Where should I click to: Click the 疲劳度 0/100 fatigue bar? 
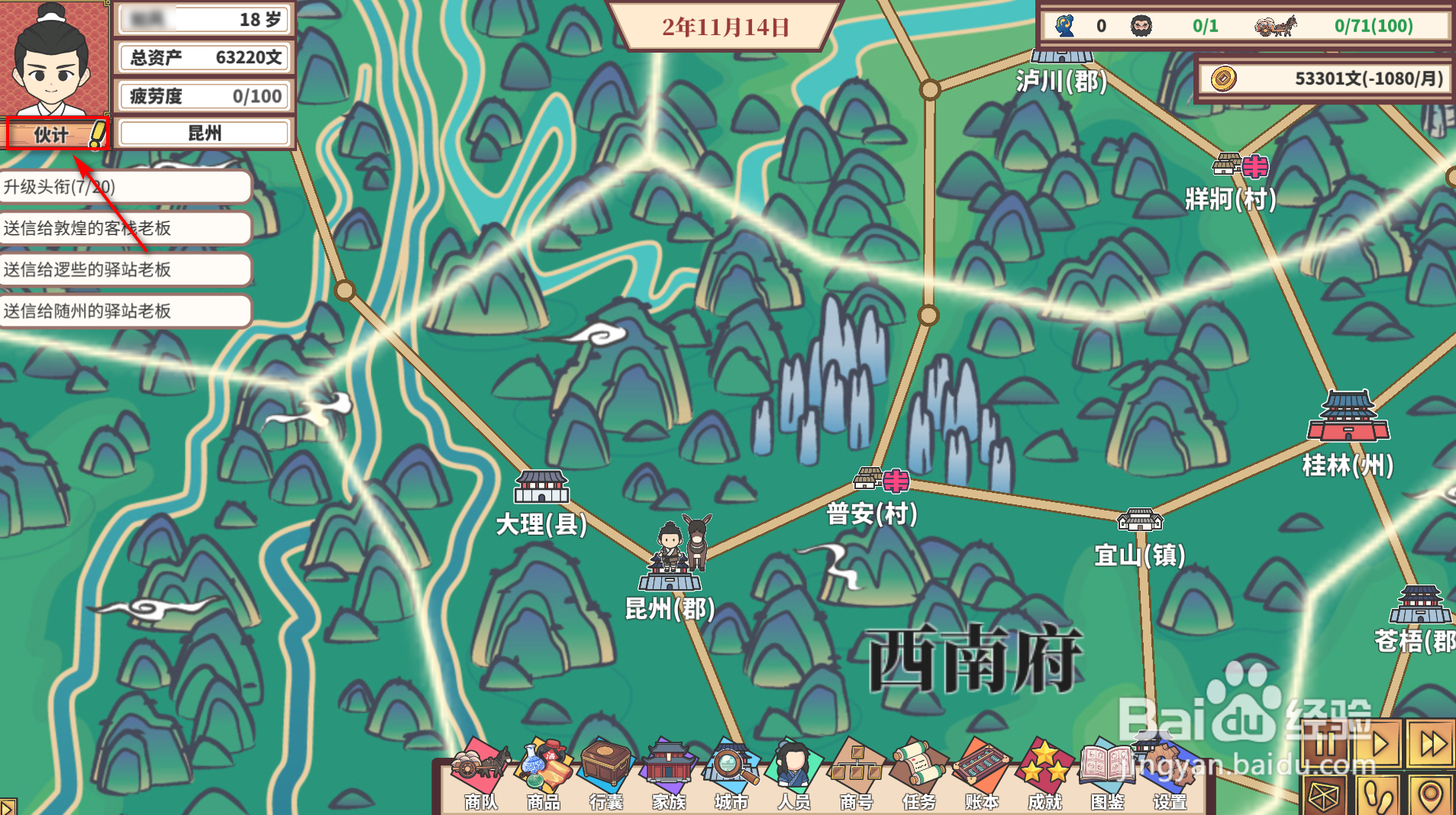pos(202,95)
